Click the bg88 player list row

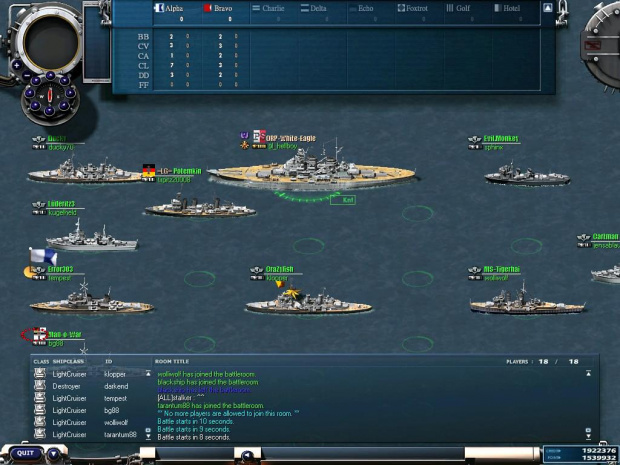113,410
